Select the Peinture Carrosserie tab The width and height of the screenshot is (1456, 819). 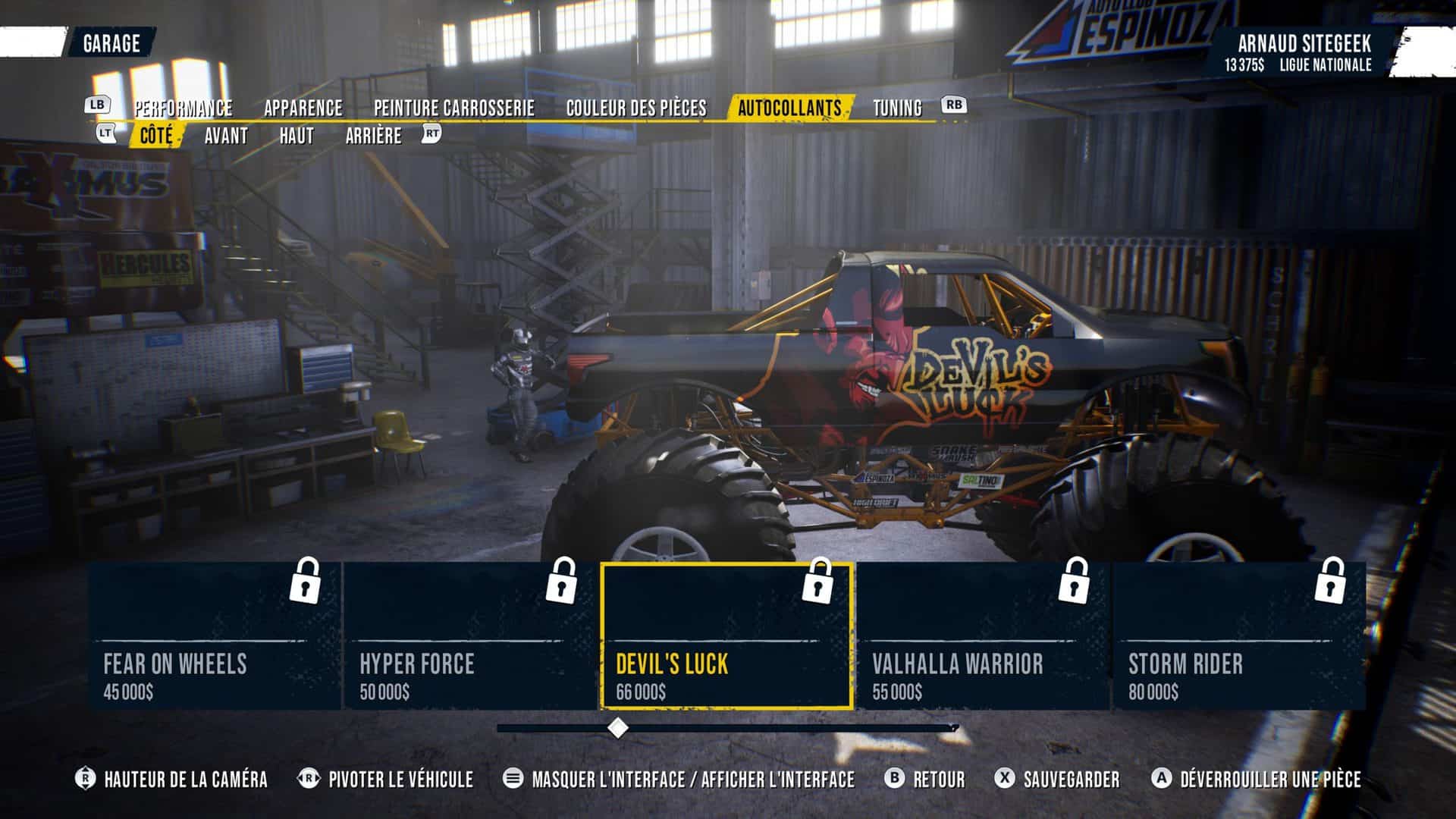click(x=453, y=108)
